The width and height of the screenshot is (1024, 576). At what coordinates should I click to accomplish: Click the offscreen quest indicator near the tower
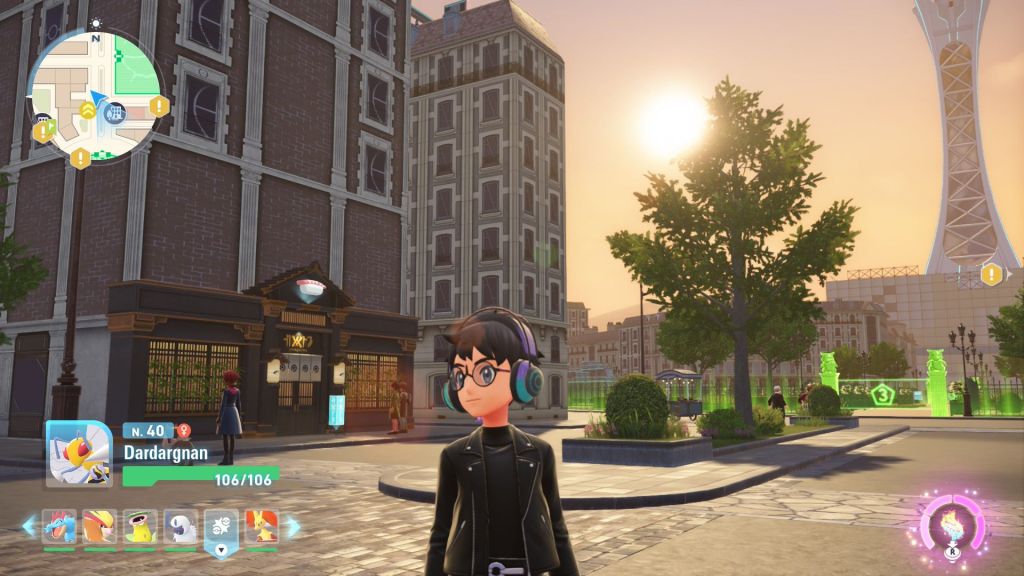[x=991, y=274]
